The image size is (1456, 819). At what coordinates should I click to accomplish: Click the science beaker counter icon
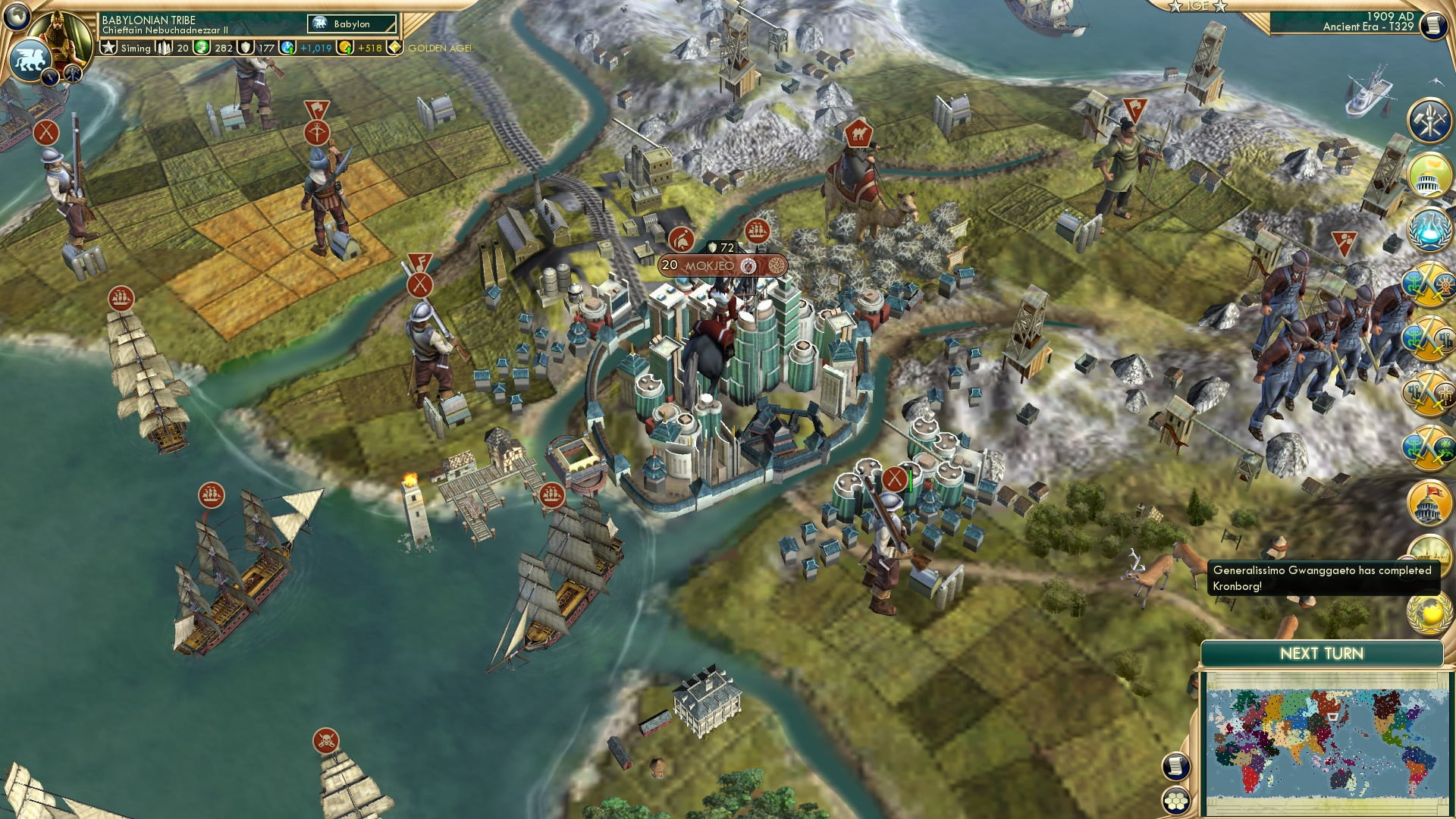pyautogui.click(x=287, y=48)
